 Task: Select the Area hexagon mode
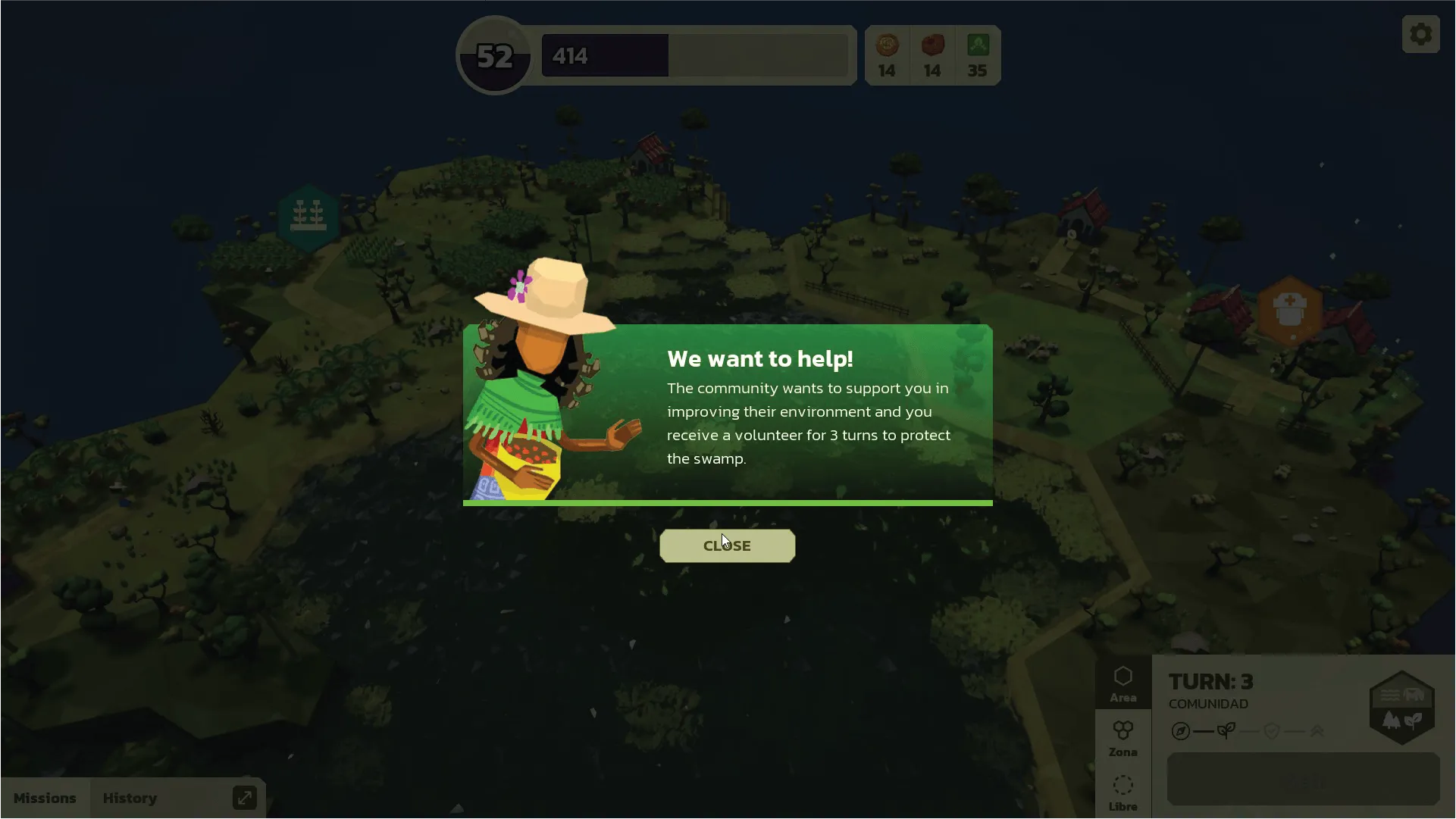(x=1123, y=683)
